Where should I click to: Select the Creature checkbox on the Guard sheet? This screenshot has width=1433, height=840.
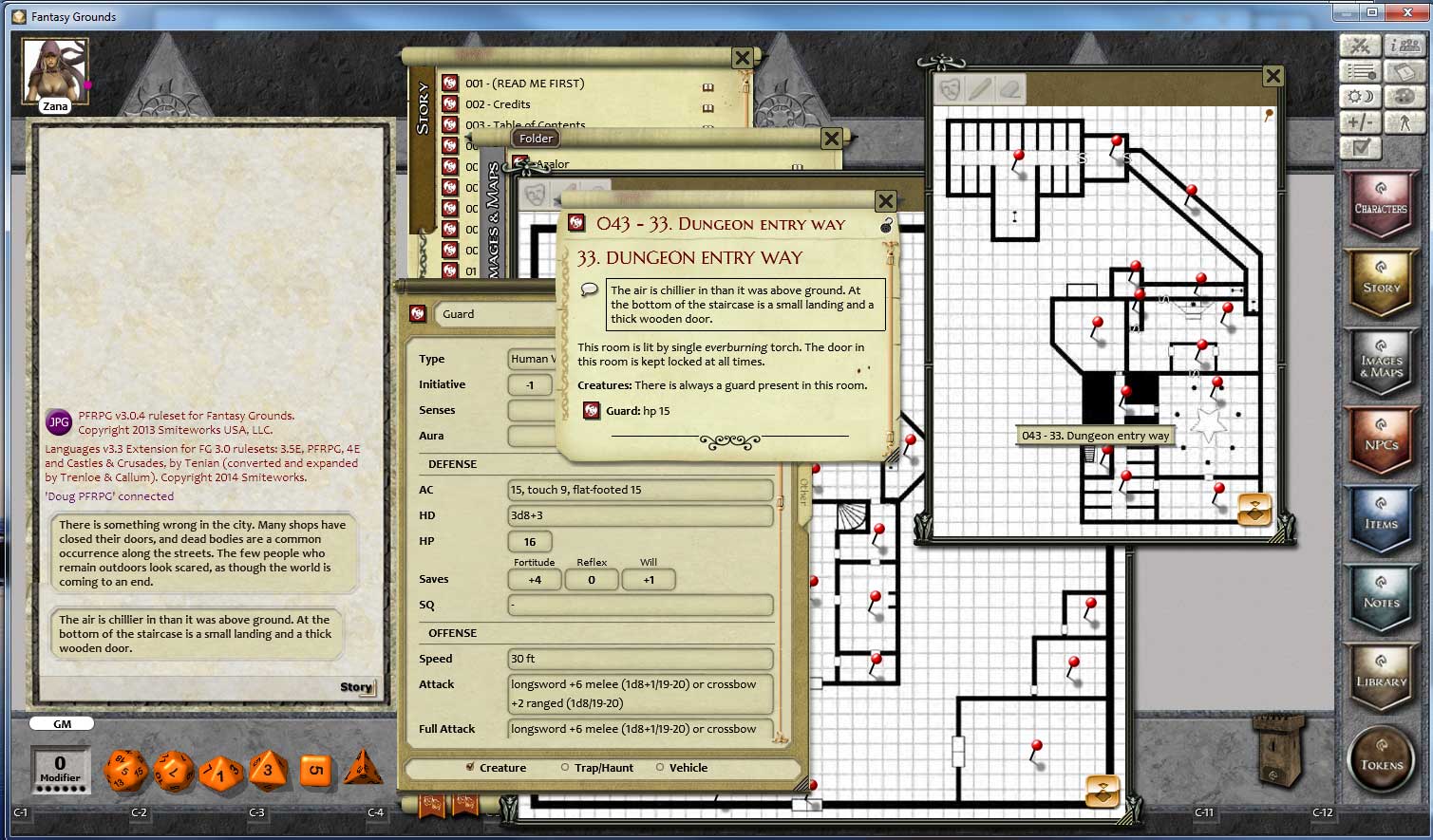469,768
